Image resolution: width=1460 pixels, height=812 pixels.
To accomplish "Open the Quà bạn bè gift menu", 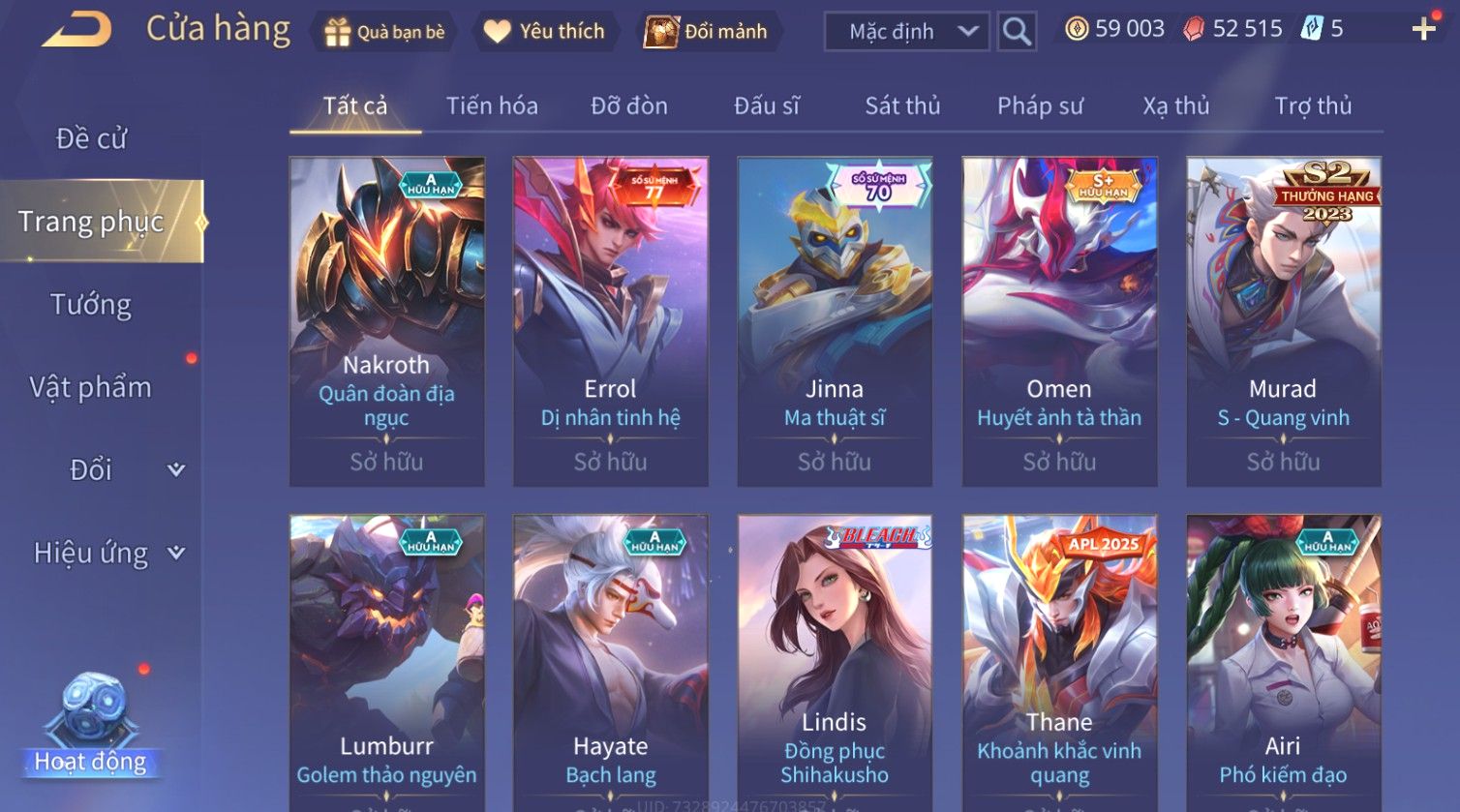I will (x=386, y=32).
